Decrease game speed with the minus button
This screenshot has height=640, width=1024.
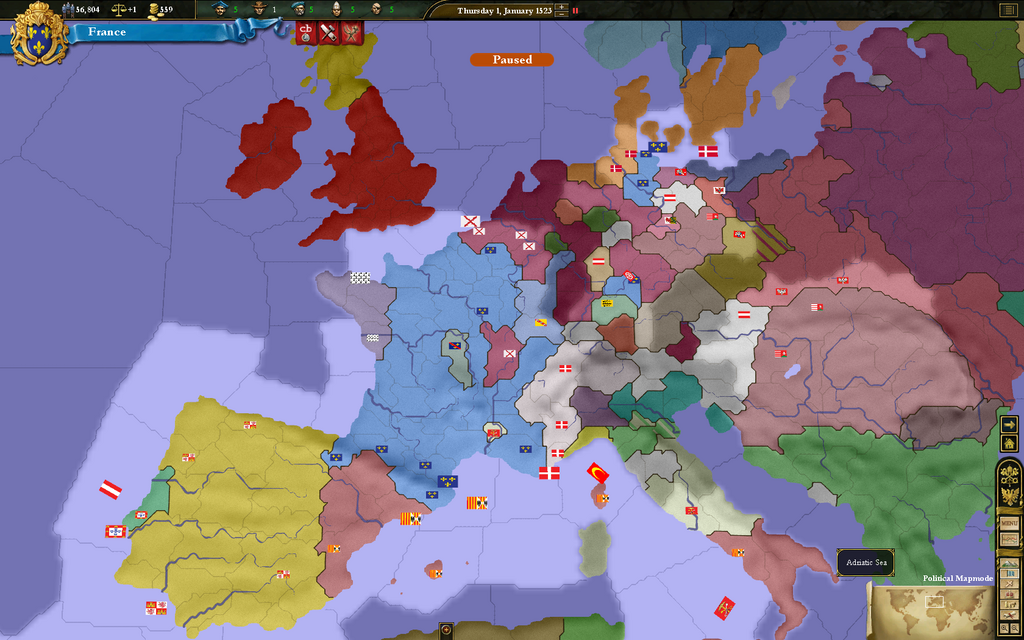point(561,15)
